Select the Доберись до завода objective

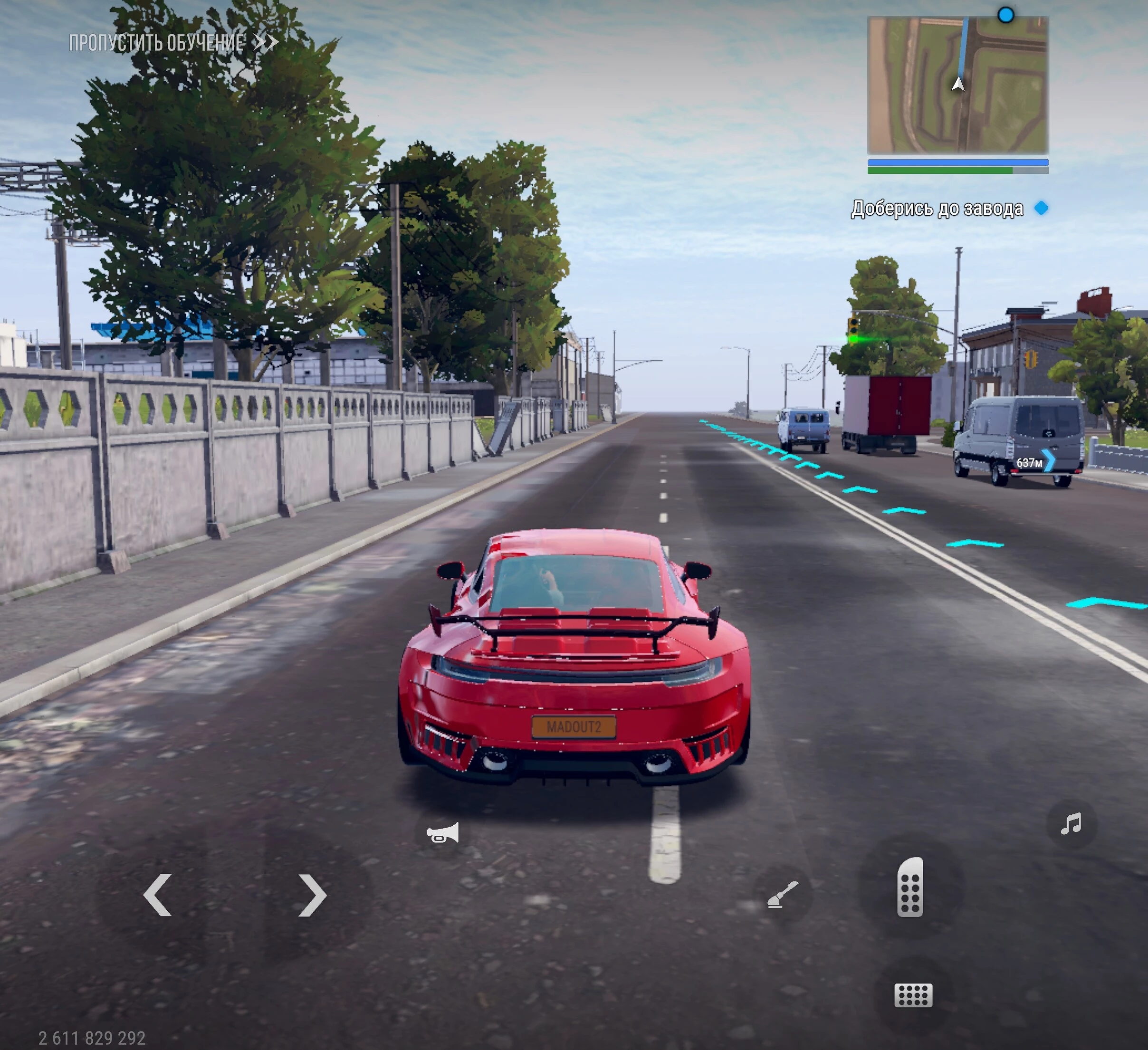[x=938, y=209]
